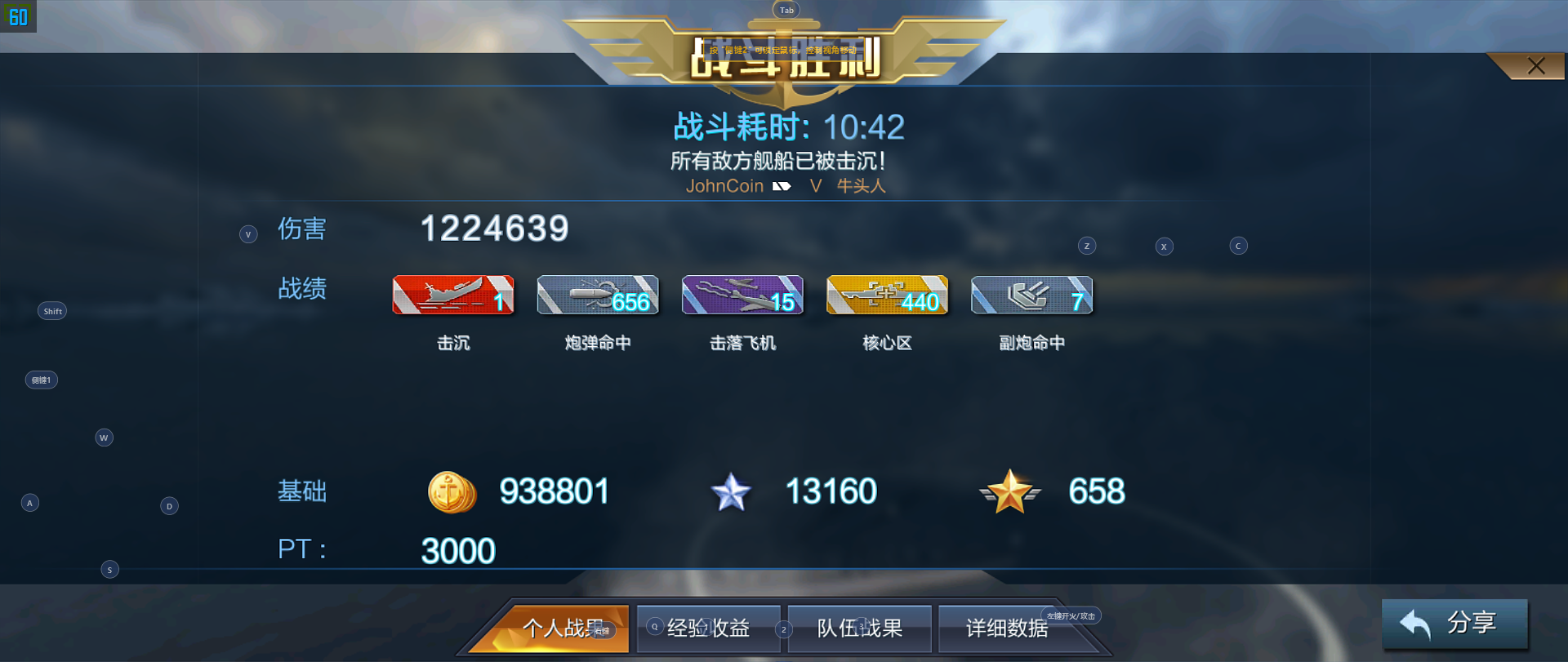Image resolution: width=1568 pixels, height=662 pixels.
Task: Open the 队伍战果 team results tab
Action: pos(858,629)
